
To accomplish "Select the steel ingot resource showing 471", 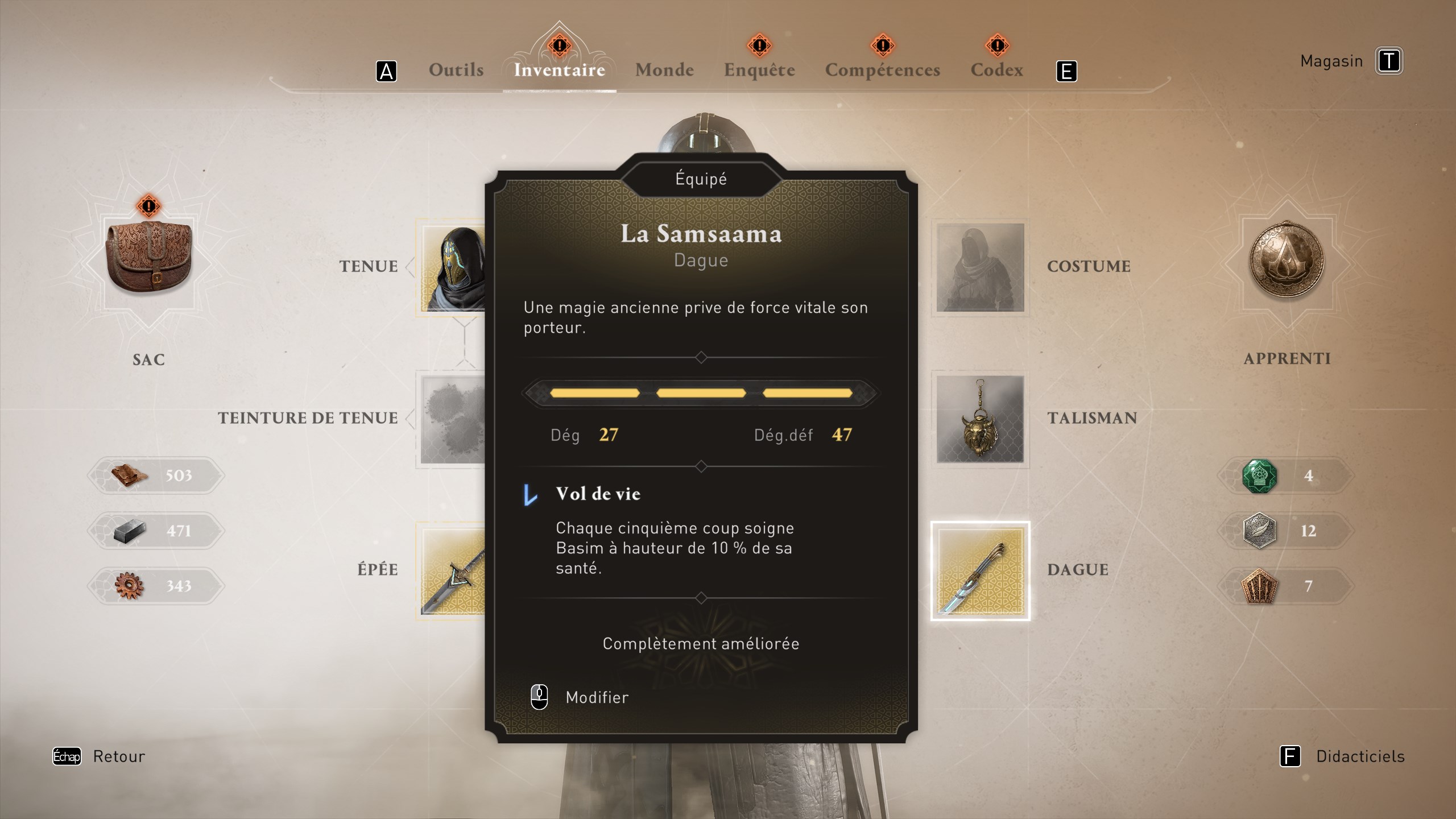I will coord(155,531).
